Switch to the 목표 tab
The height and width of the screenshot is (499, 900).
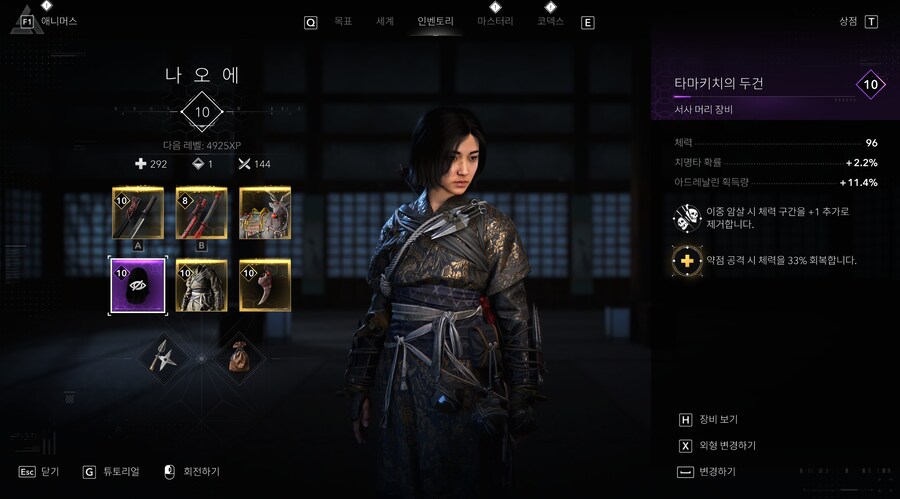click(342, 21)
